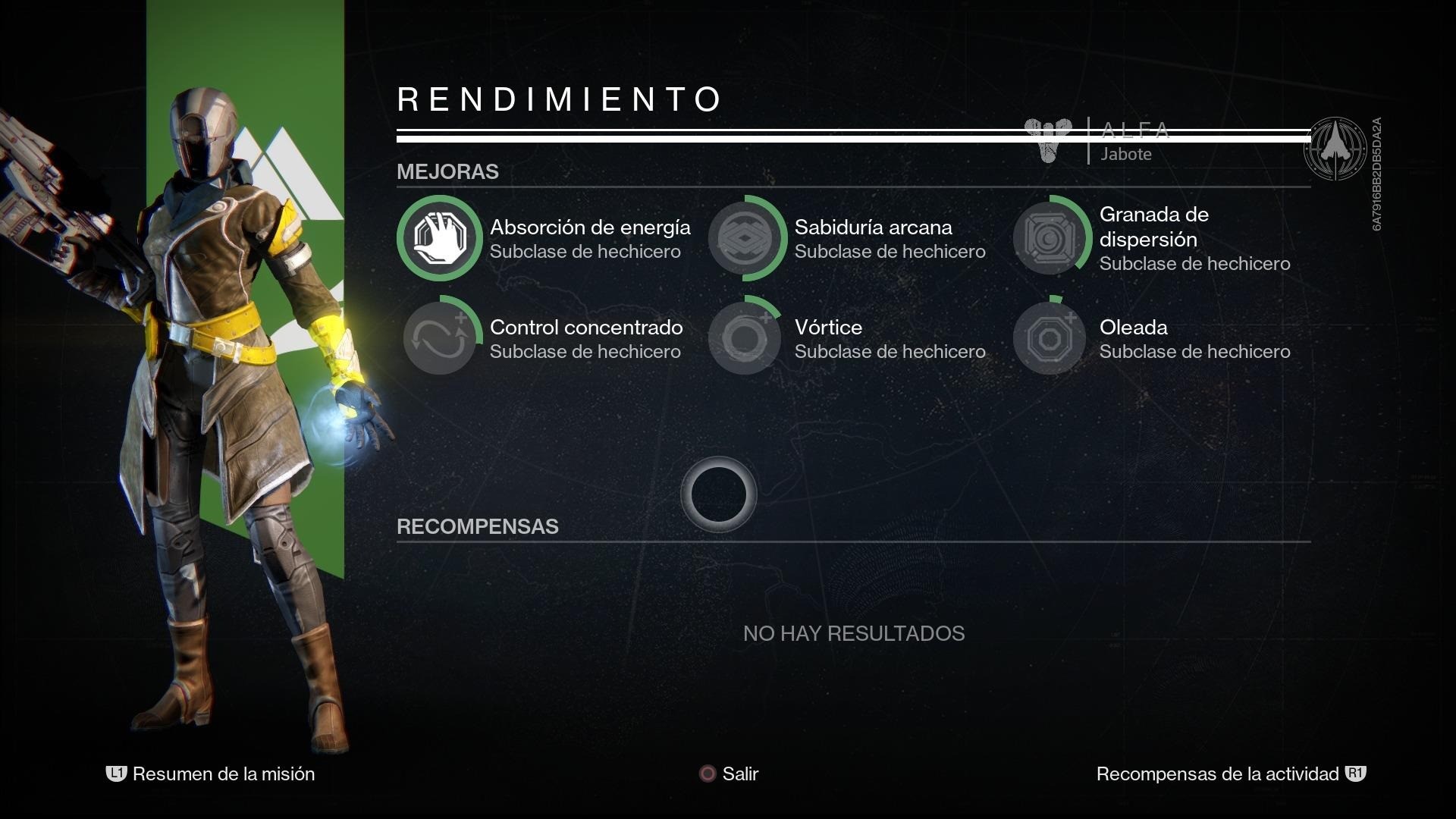
Task: Open the Vórtice upgrade icon
Action: pyautogui.click(x=745, y=337)
